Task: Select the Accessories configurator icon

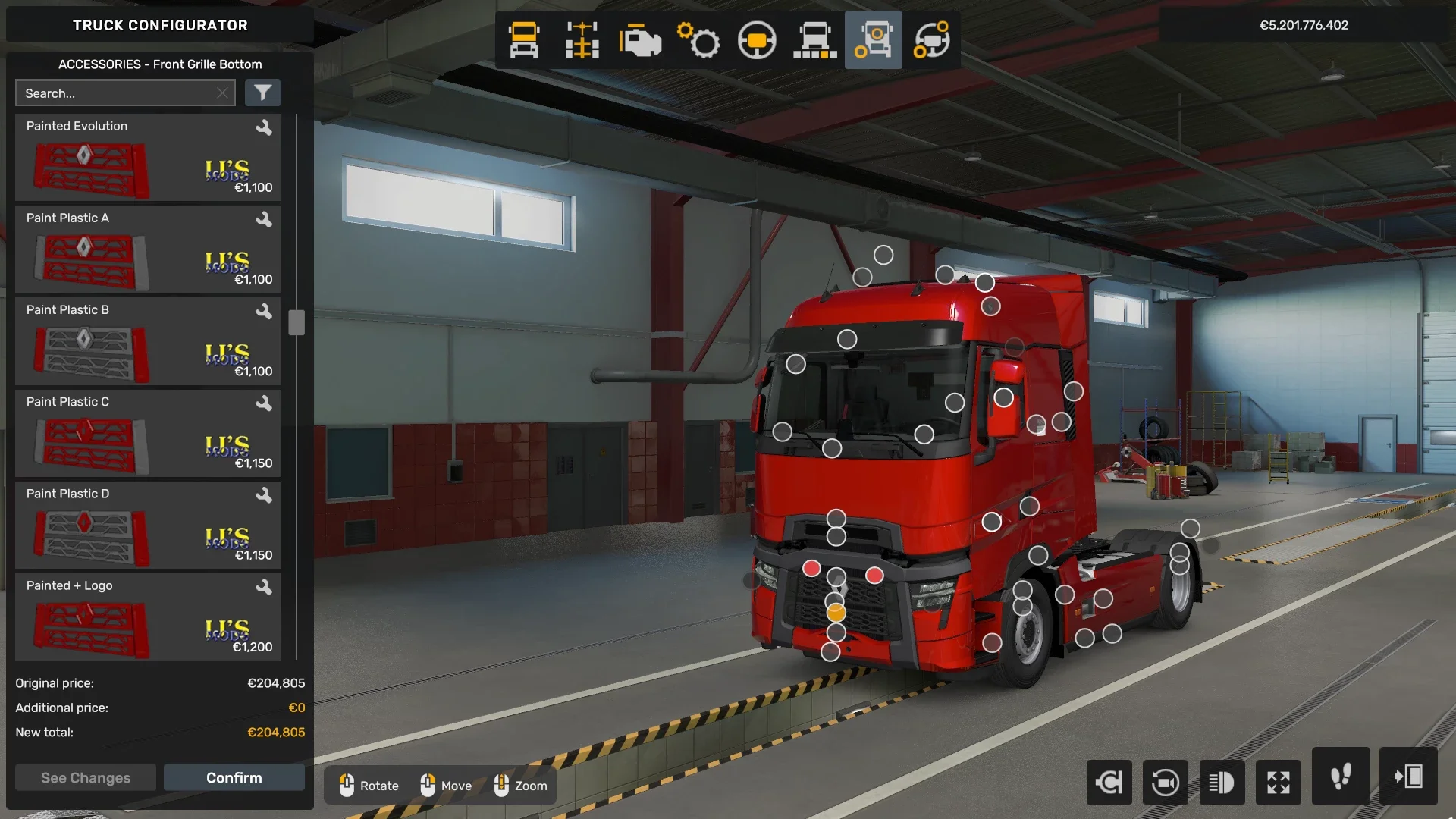Action: 873,39
